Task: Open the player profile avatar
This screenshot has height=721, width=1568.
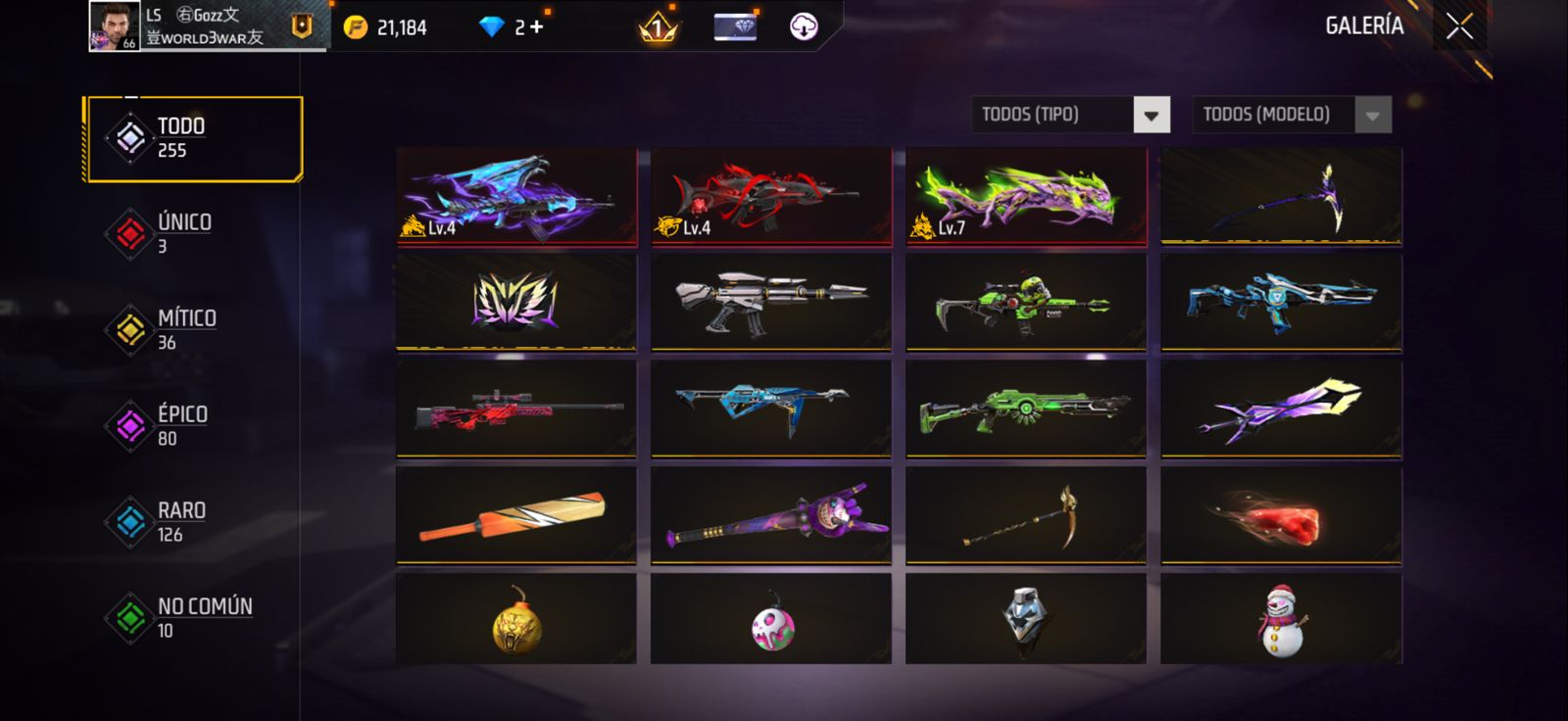Action: tap(114, 25)
